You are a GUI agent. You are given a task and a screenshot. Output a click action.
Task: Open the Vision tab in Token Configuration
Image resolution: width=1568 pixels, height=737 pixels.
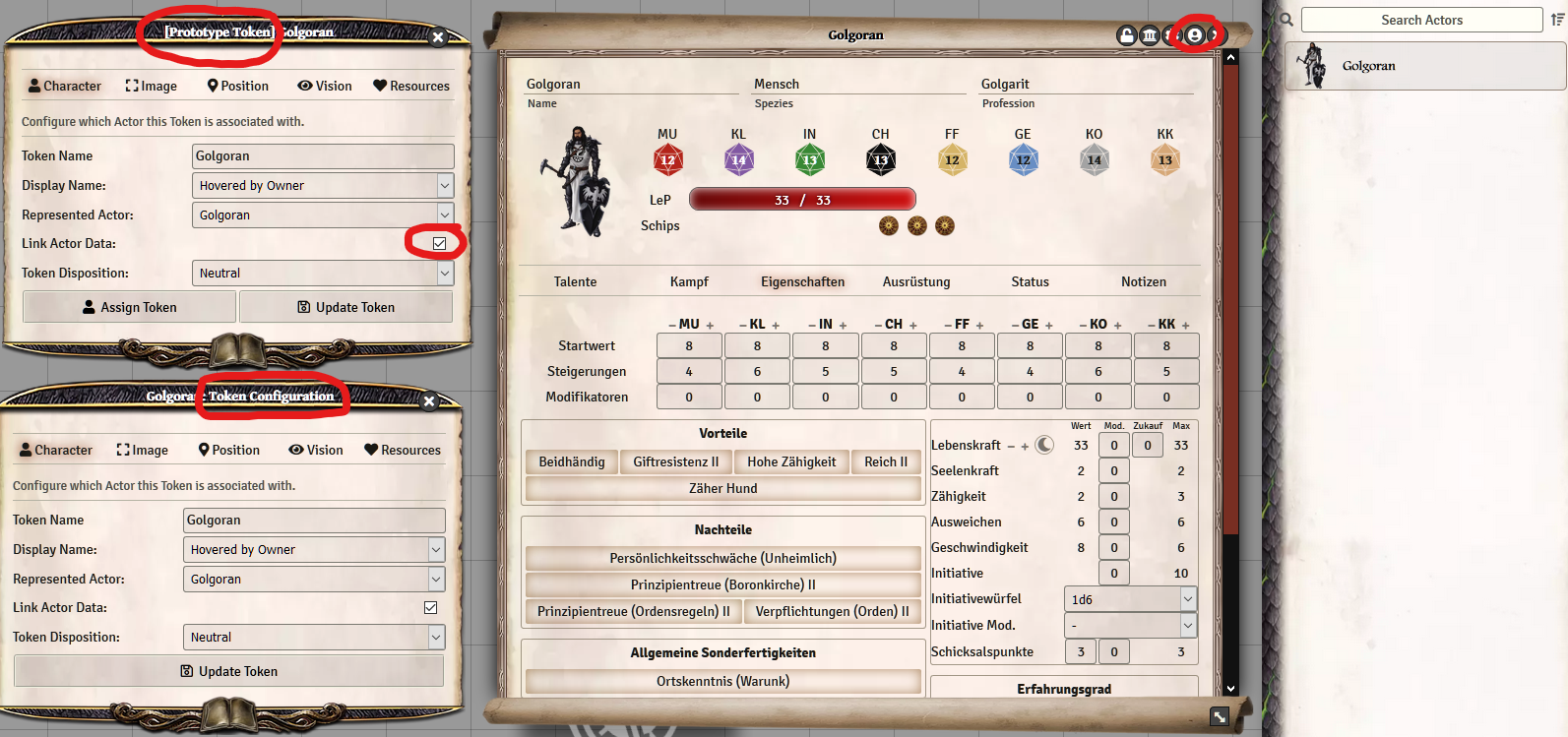coord(315,450)
